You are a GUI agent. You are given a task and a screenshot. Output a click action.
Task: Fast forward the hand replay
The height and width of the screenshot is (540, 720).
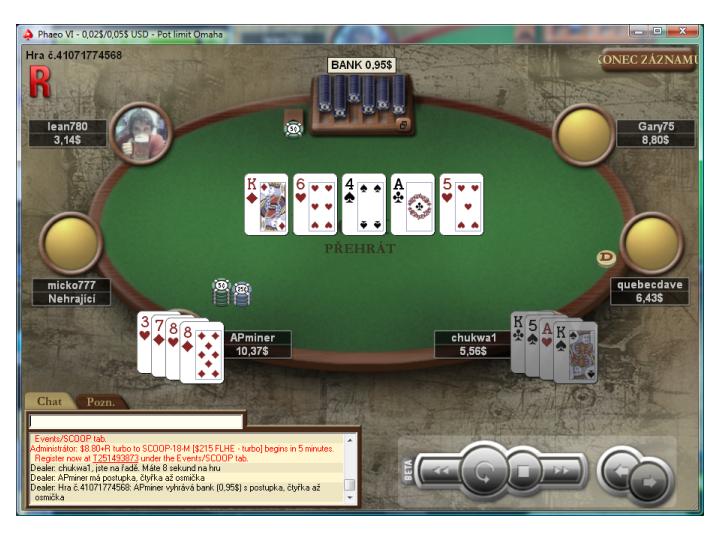pos(560,471)
